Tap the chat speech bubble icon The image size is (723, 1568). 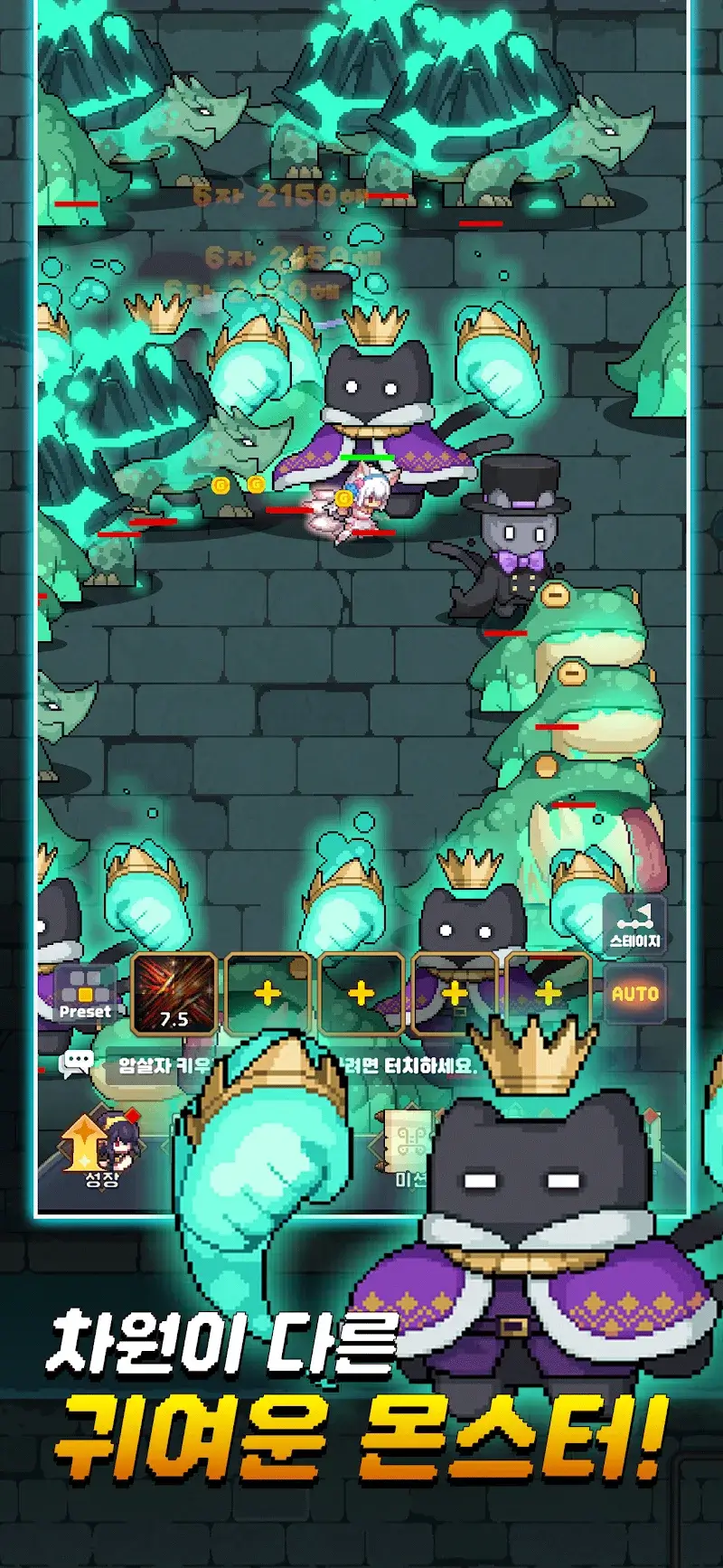point(77,1063)
